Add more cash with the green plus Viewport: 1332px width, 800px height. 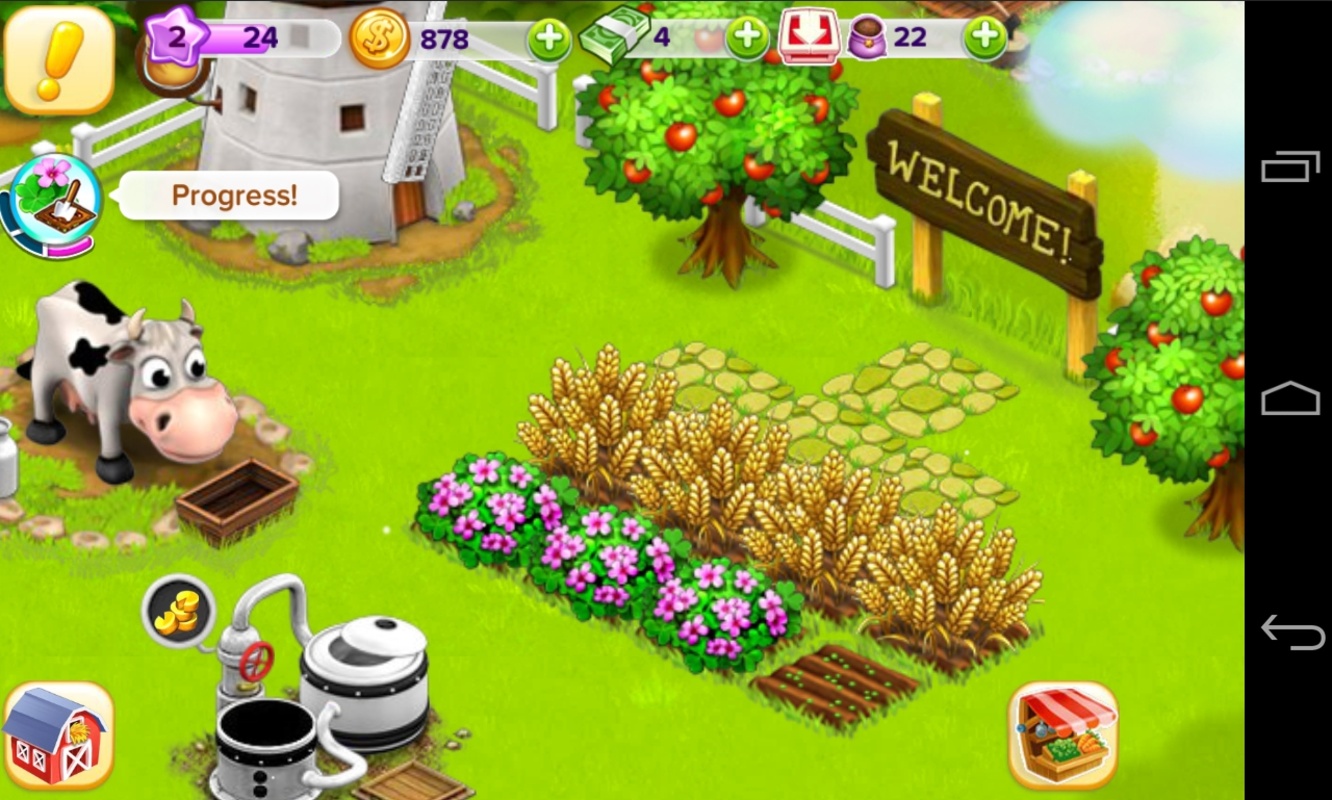pos(746,39)
